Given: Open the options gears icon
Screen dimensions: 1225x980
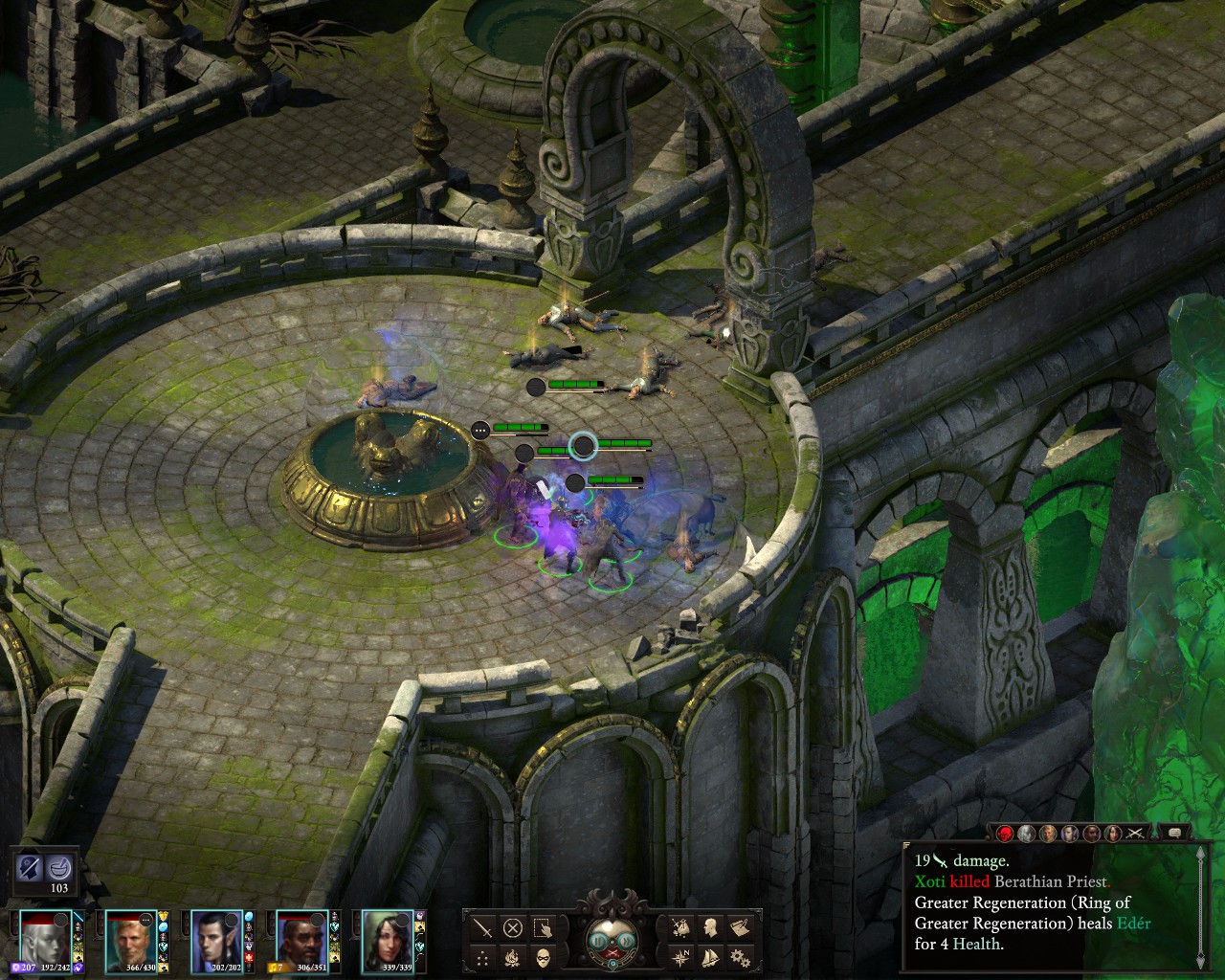Looking at the screenshot, I should 739,956.
